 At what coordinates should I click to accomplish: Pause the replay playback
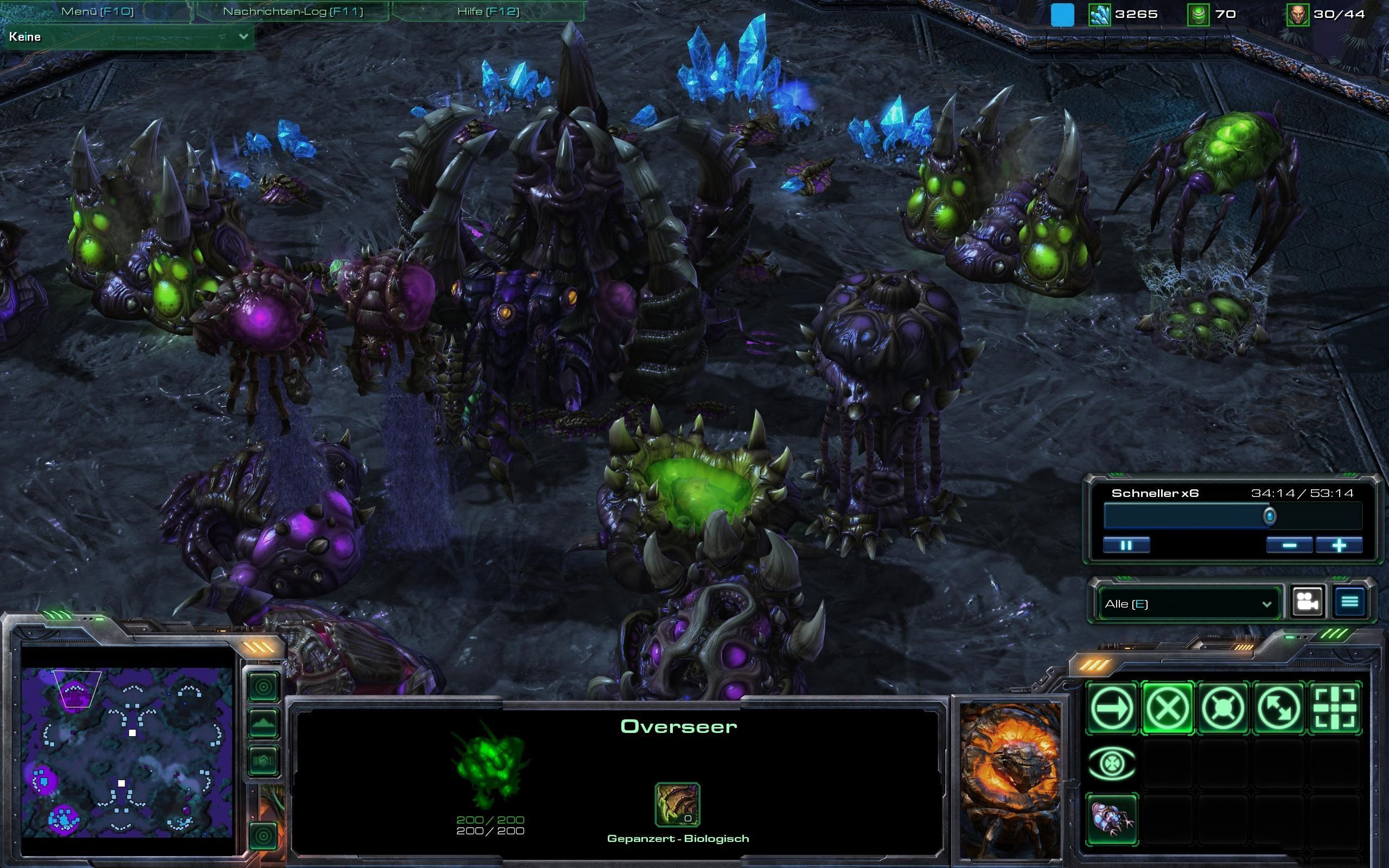(1126, 545)
